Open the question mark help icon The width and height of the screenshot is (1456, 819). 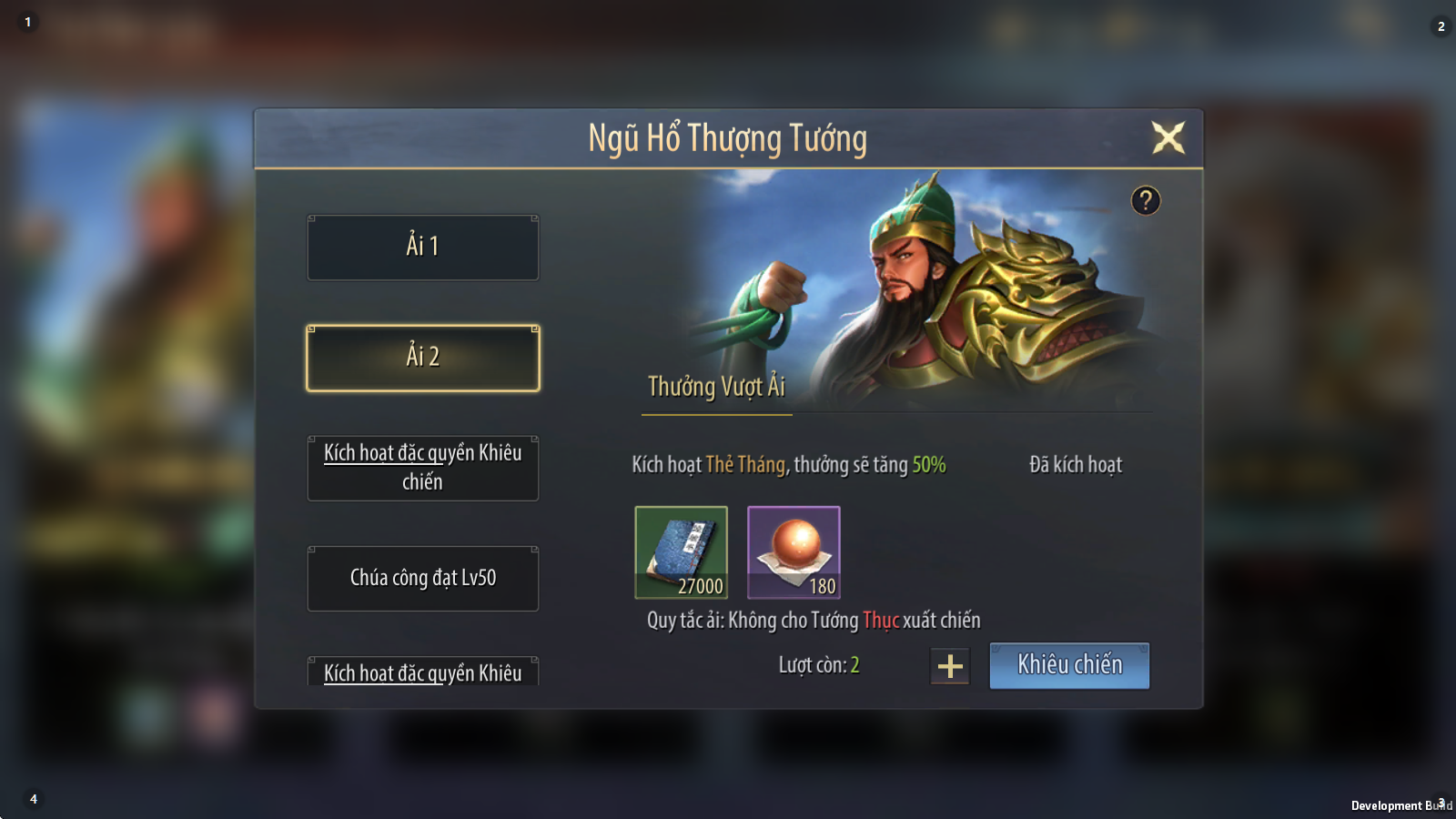[1146, 200]
